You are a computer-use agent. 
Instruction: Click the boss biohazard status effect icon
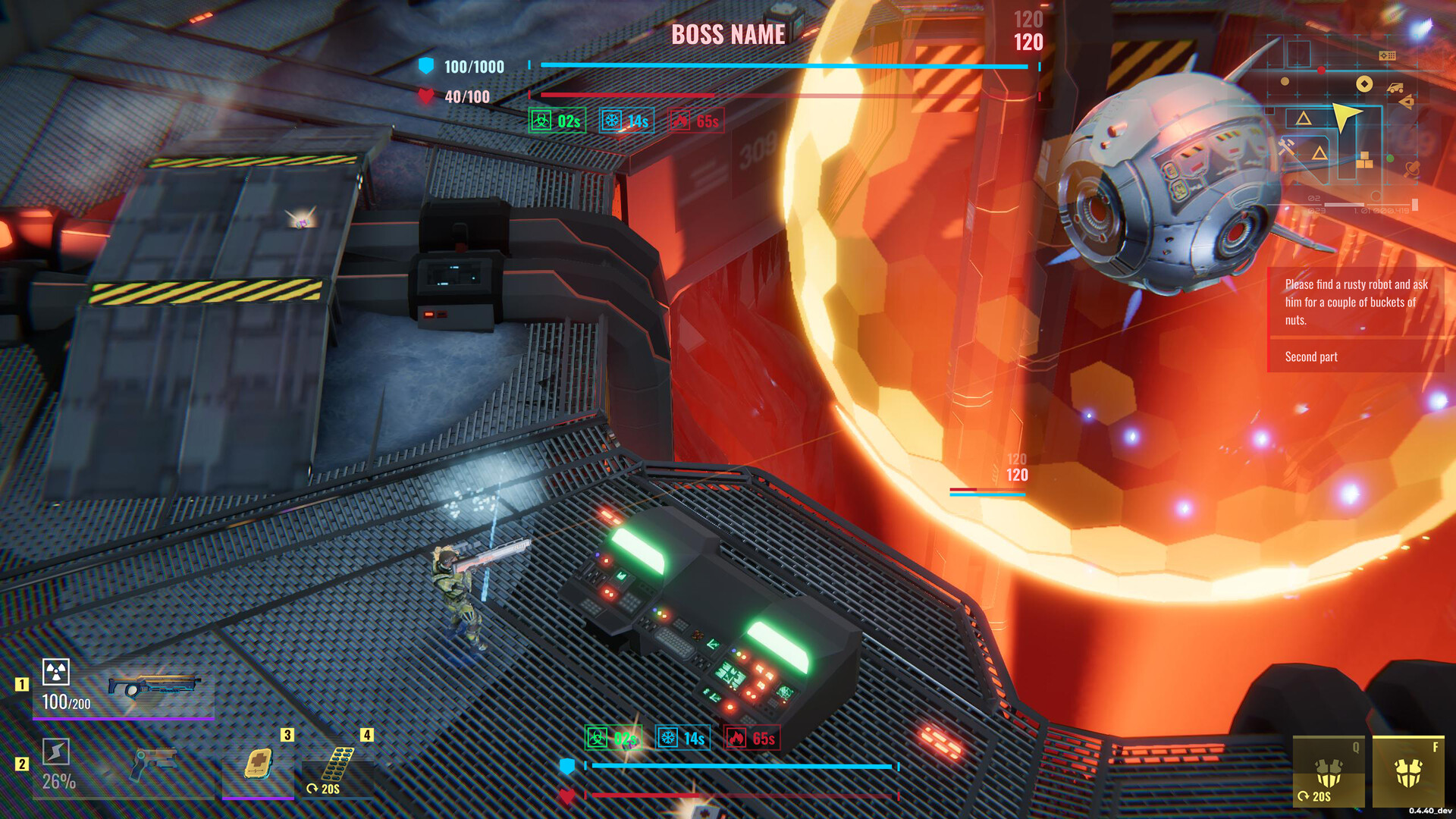point(541,121)
